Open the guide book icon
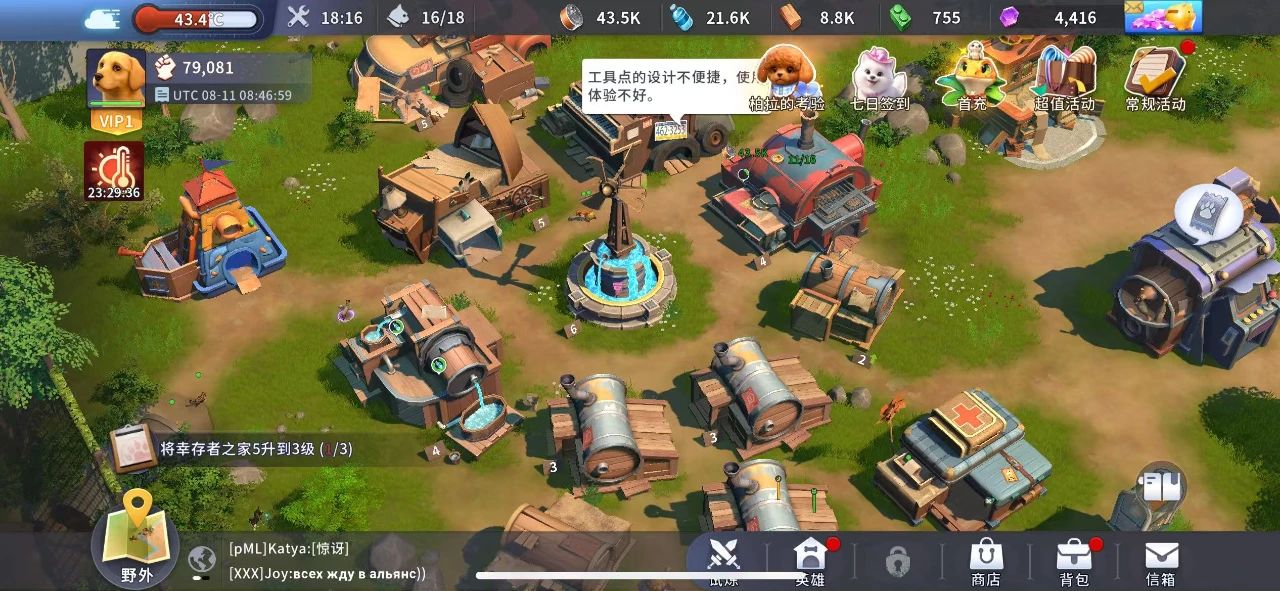This screenshot has height=591, width=1280. [x=1160, y=486]
